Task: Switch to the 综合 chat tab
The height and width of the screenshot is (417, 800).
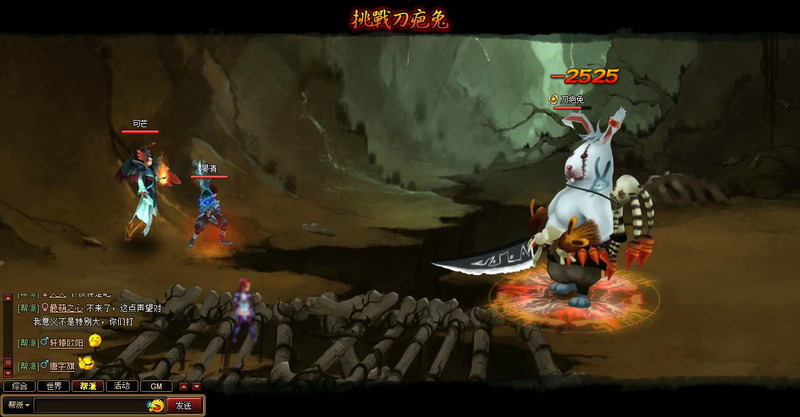Action: 19,386
